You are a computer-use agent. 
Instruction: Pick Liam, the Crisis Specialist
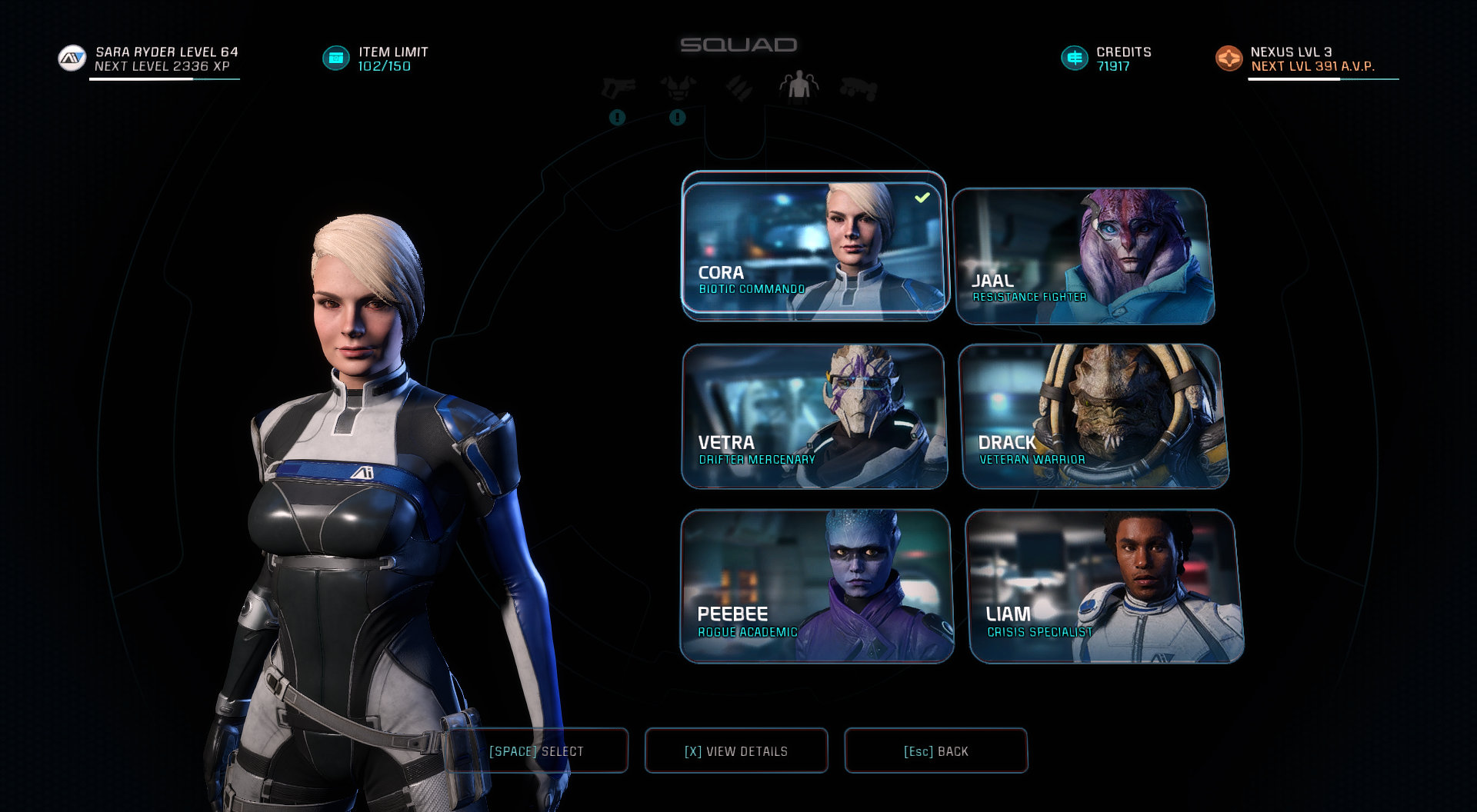click(1104, 586)
